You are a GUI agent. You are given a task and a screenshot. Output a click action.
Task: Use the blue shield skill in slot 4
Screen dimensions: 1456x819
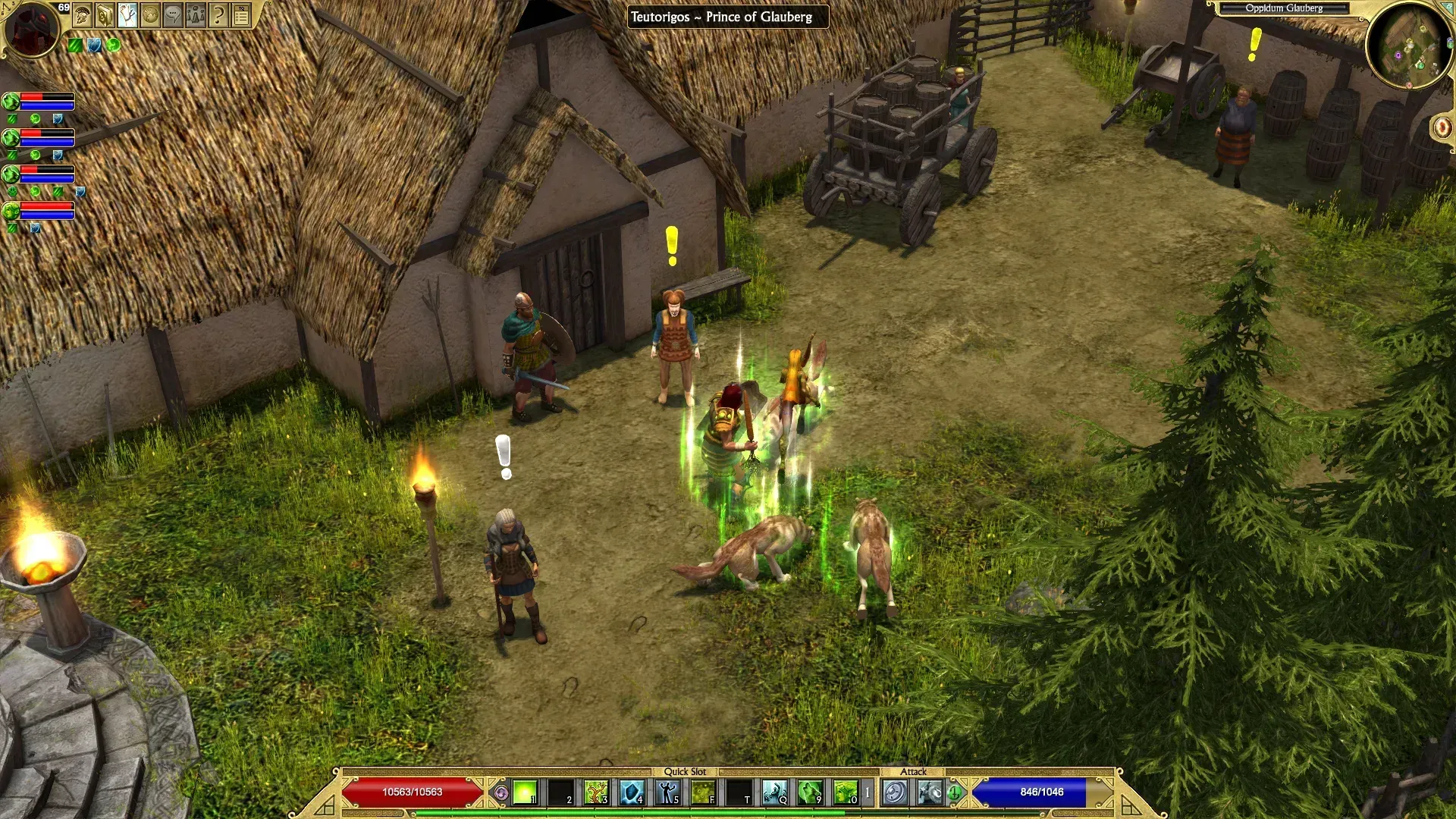point(632,792)
